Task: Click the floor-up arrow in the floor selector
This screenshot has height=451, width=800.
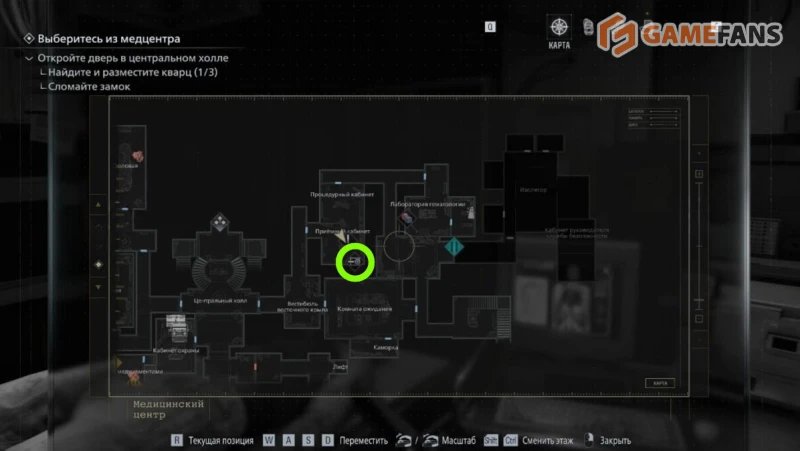Action: (x=98, y=205)
